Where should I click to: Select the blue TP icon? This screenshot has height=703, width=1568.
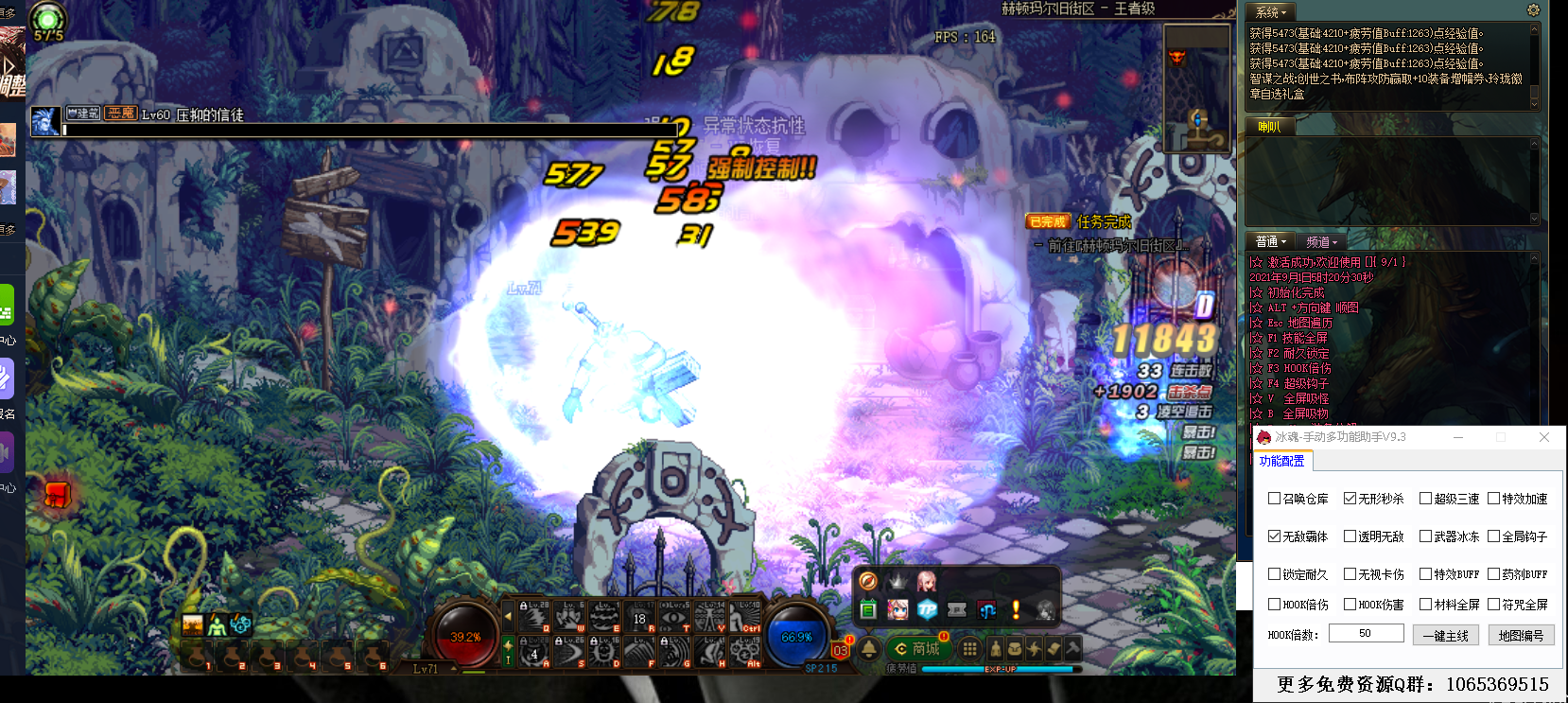[928, 610]
